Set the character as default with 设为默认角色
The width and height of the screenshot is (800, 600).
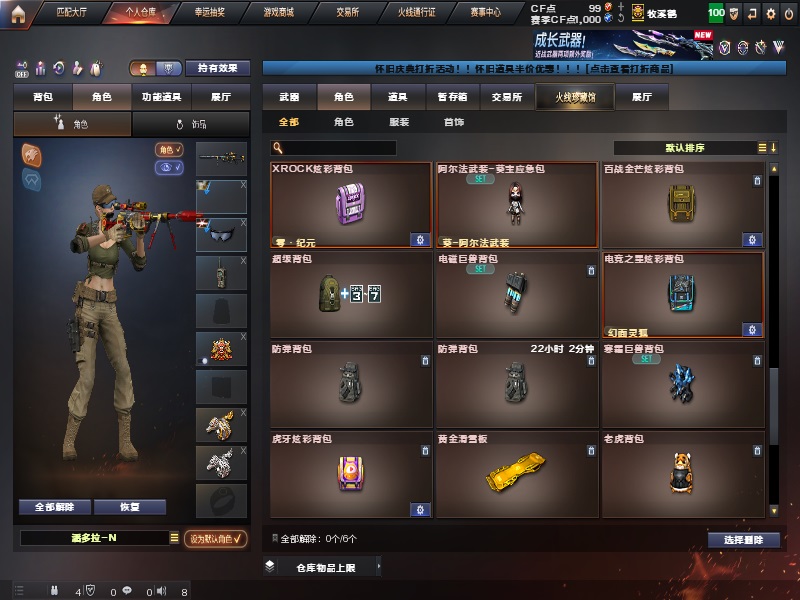(216, 538)
